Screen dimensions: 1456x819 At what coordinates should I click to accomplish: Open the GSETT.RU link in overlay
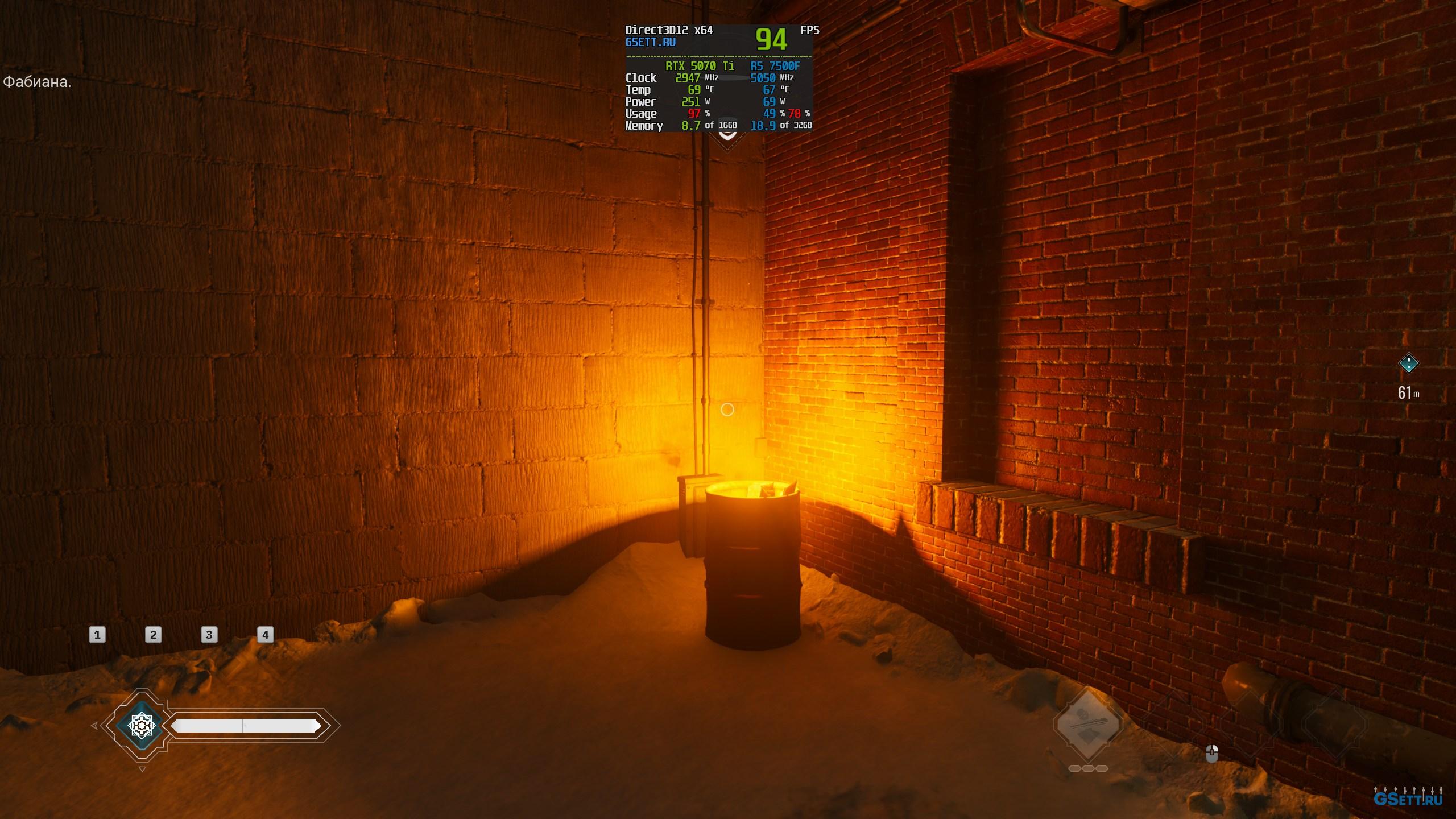651,43
